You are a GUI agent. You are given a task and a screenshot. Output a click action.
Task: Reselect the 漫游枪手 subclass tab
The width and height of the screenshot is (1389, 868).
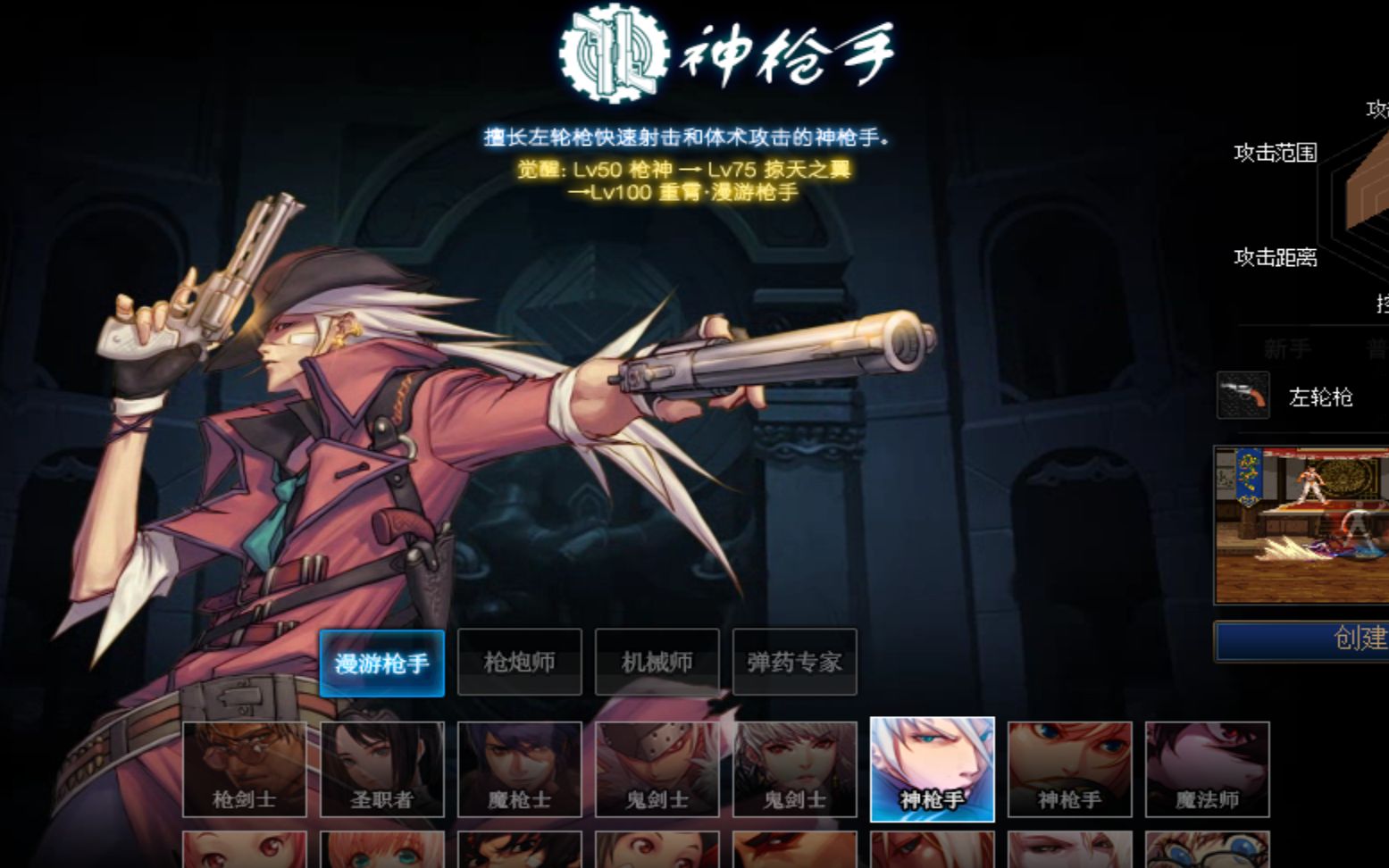(x=381, y=662)
